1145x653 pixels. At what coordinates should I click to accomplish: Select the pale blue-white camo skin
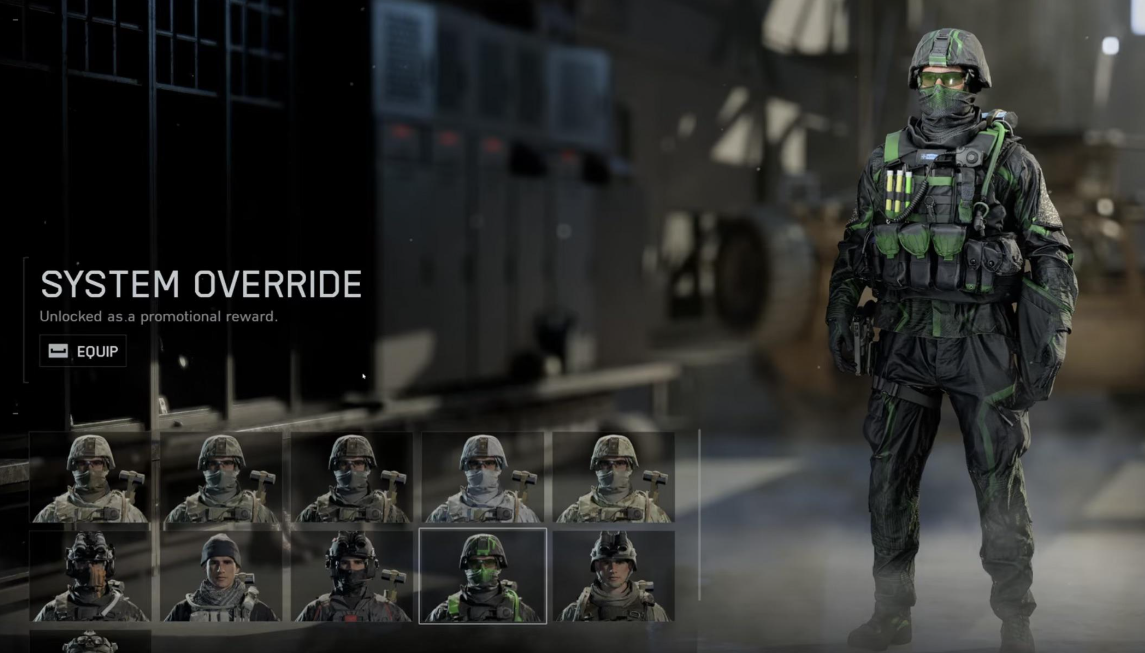(483, 478)
